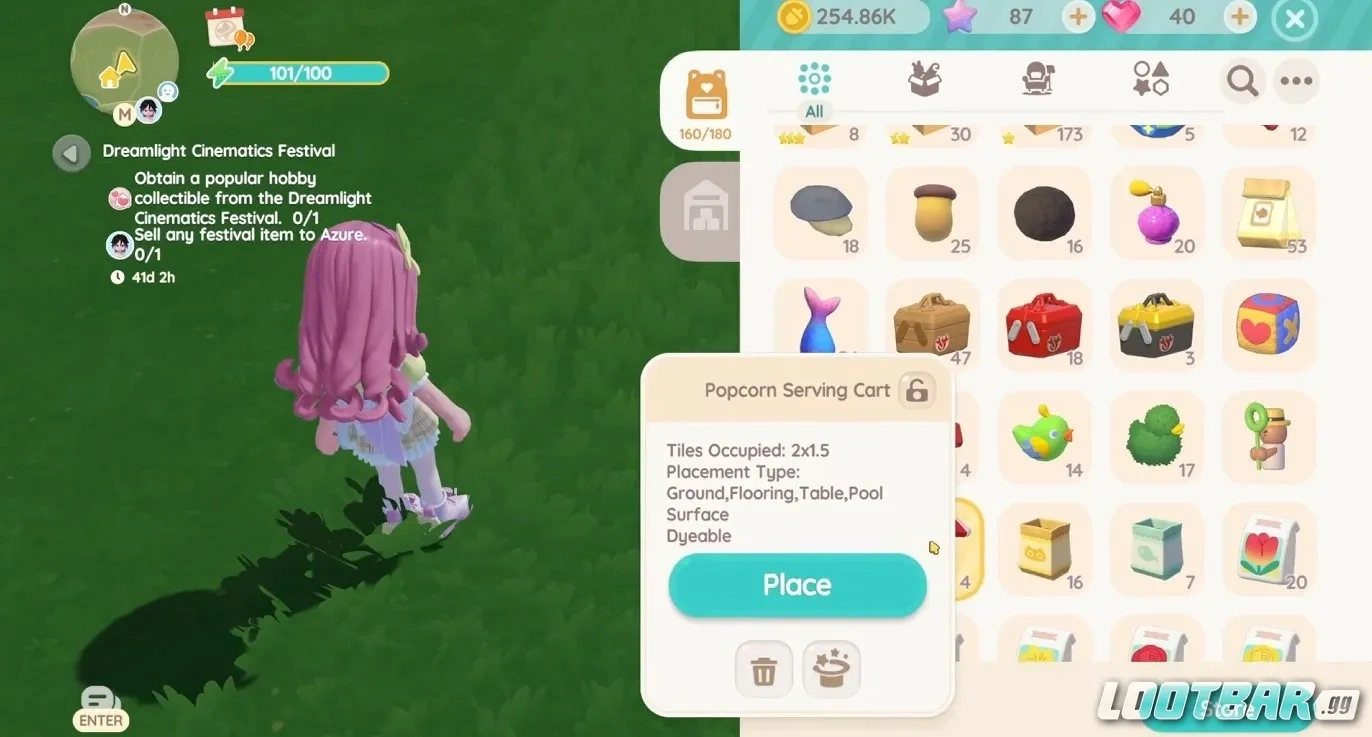The width and height of the screenshot is (1372, 737).
Task: Collapse the quest panel with the arrow
Action: point(70,153)
